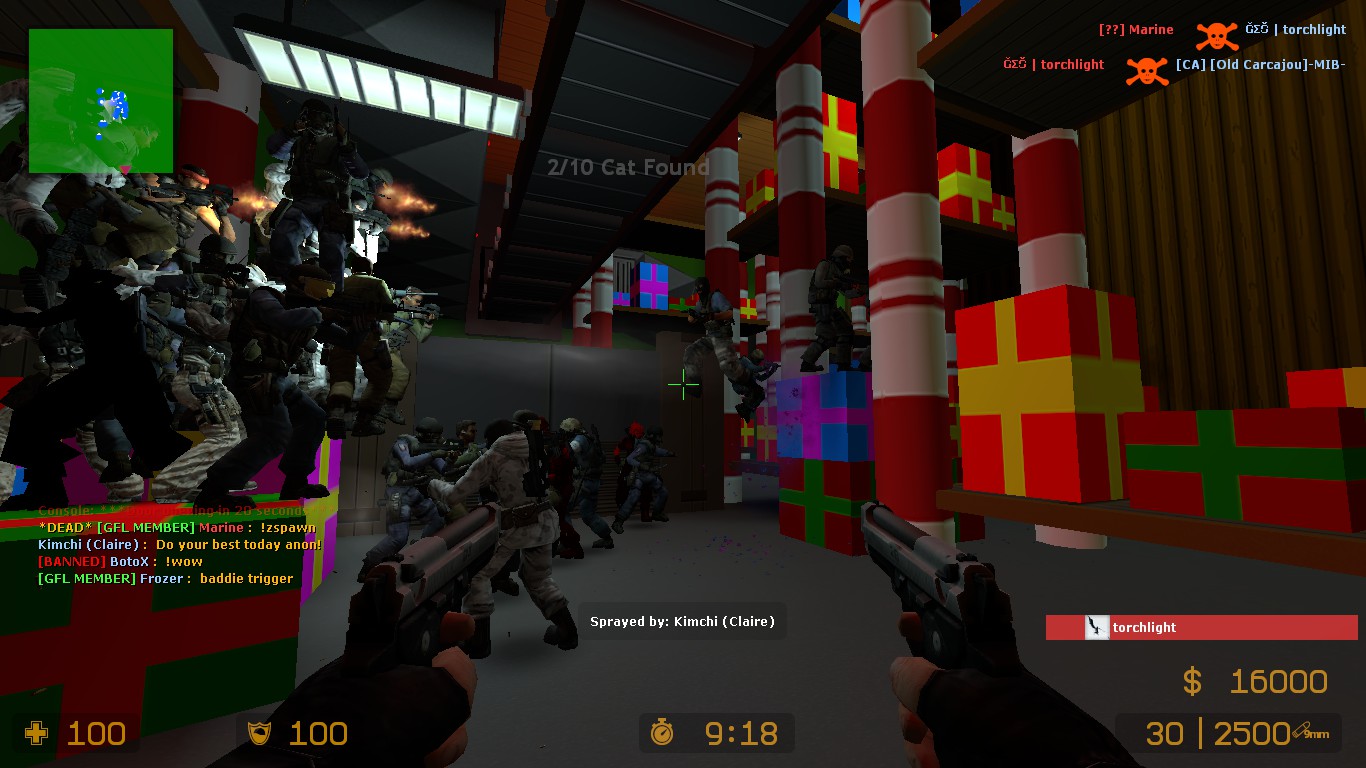Click the green radar minimap
This screenshot has height=768, width=1366.
pos(100,100)
